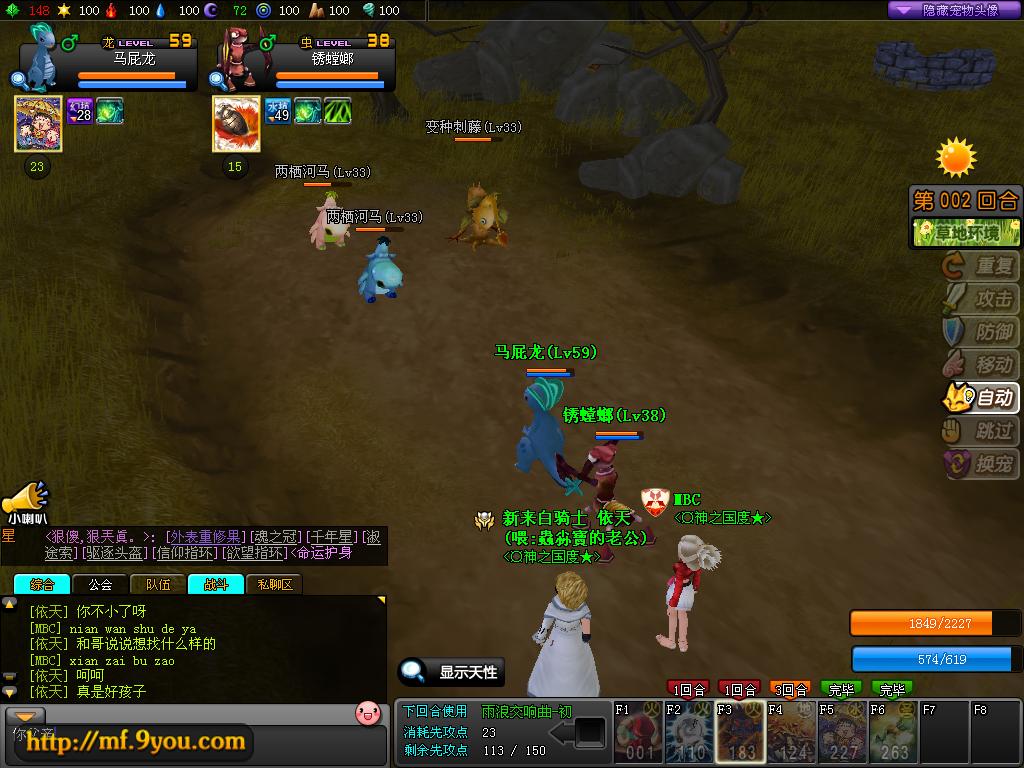Screen dimensions: 1024x768
Task: Switch to the 综合 chat tab
Action: (x=42, y=584)
